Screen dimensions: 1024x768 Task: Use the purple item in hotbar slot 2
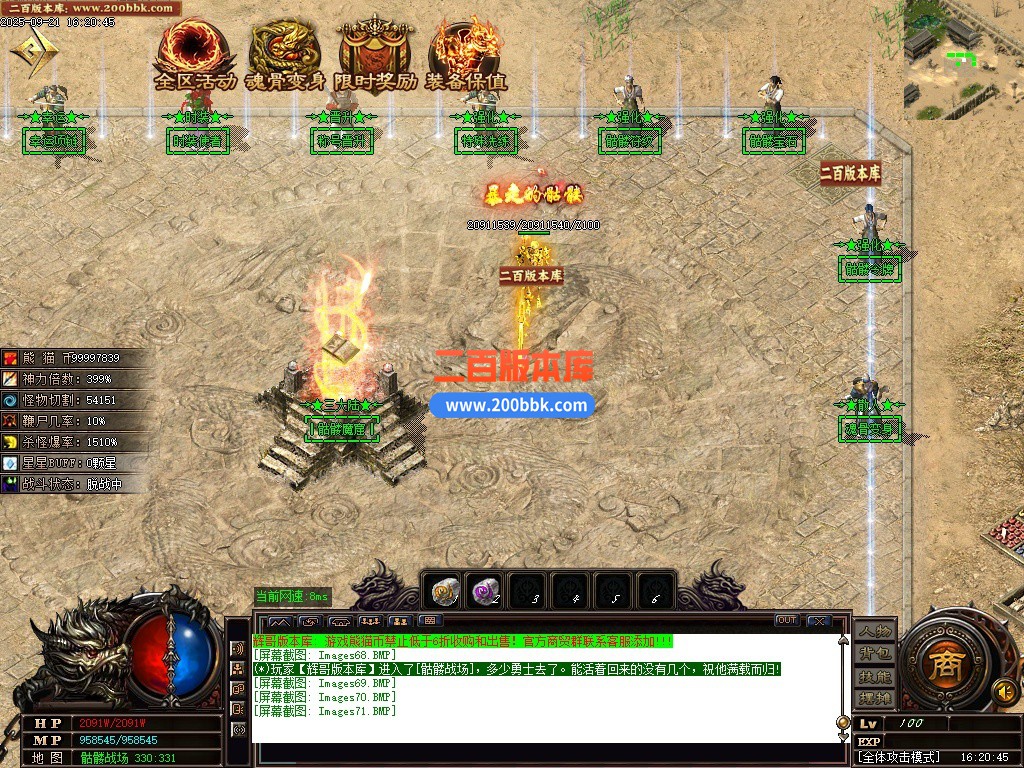pos(487,592)
